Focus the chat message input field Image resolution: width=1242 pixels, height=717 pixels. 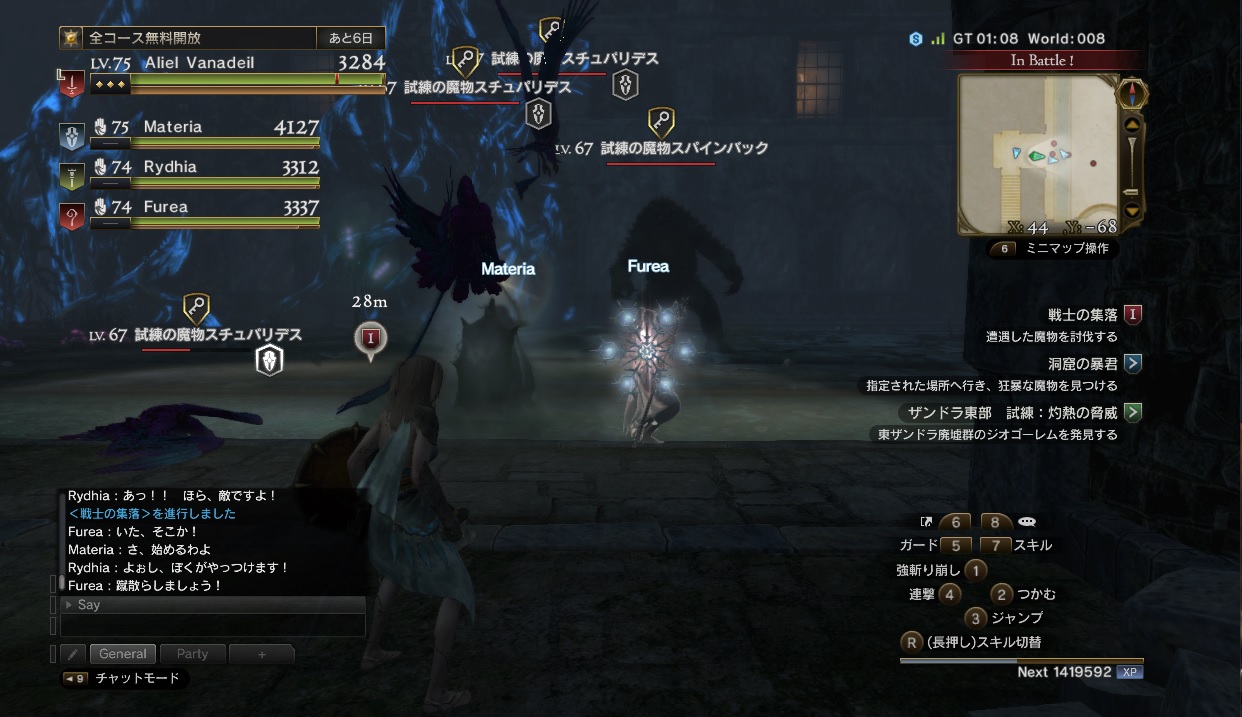pyautogui.click(x=212, y=626)
